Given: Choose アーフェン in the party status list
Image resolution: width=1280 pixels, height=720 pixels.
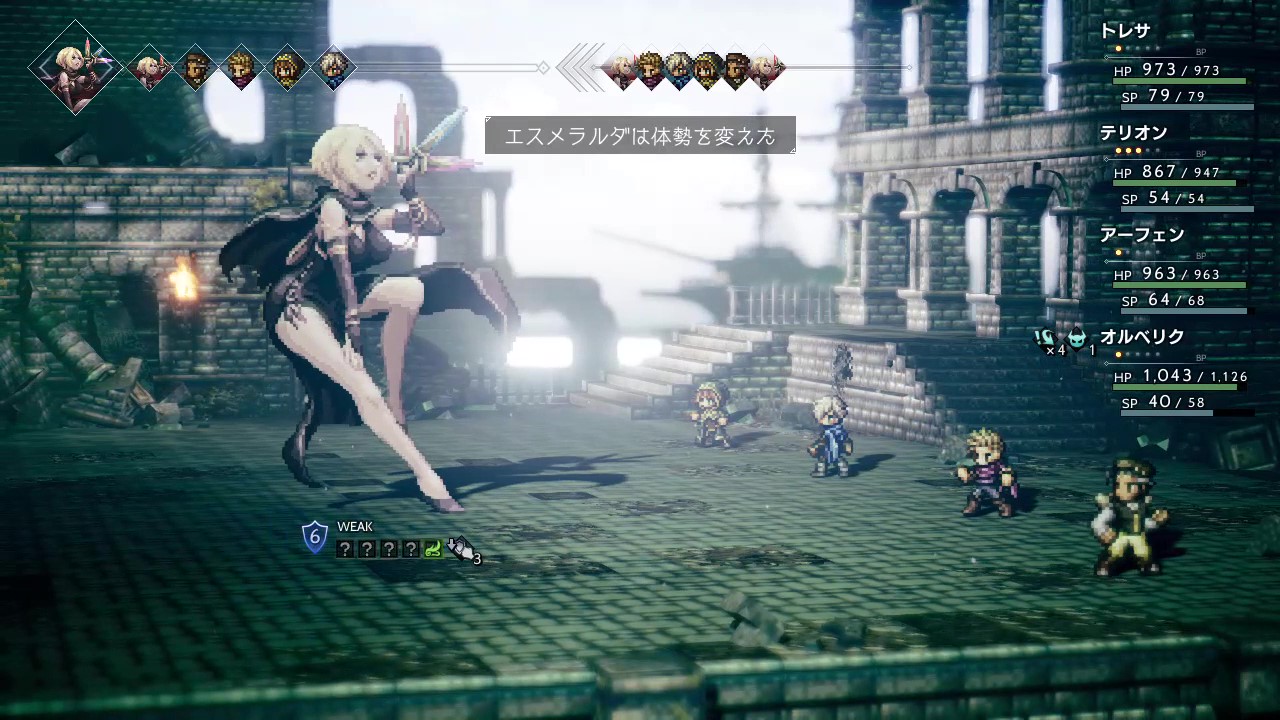Looking at the screenshot, I should point(1141,235).
